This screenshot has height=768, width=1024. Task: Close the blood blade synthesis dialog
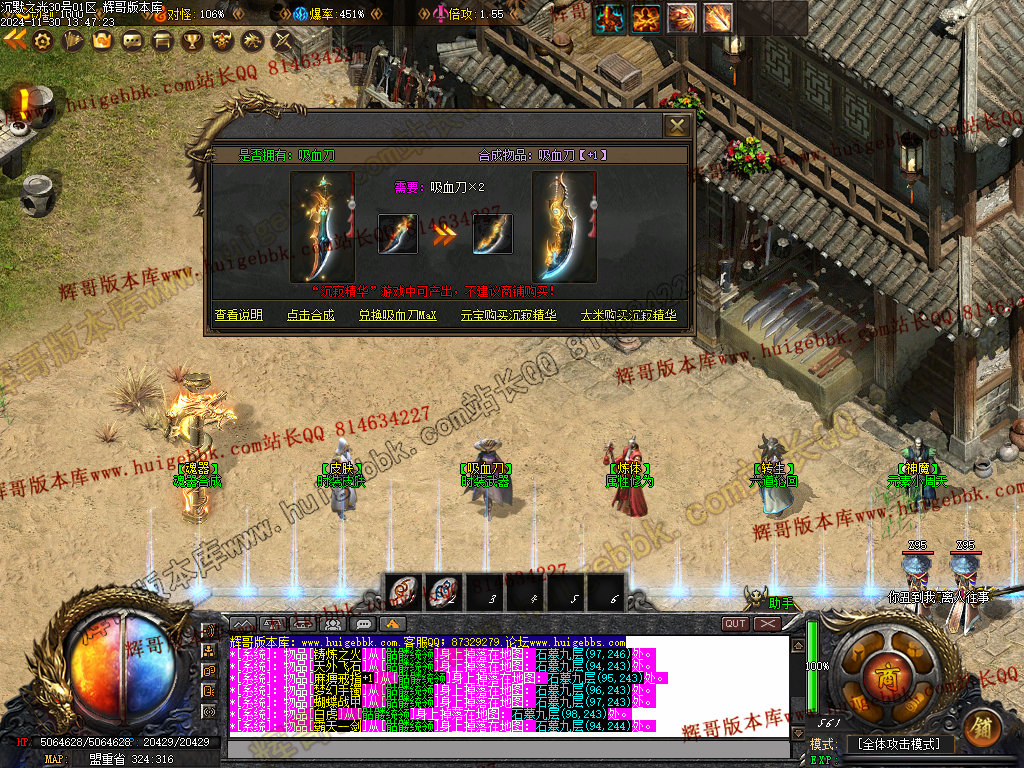click(677, 126)
